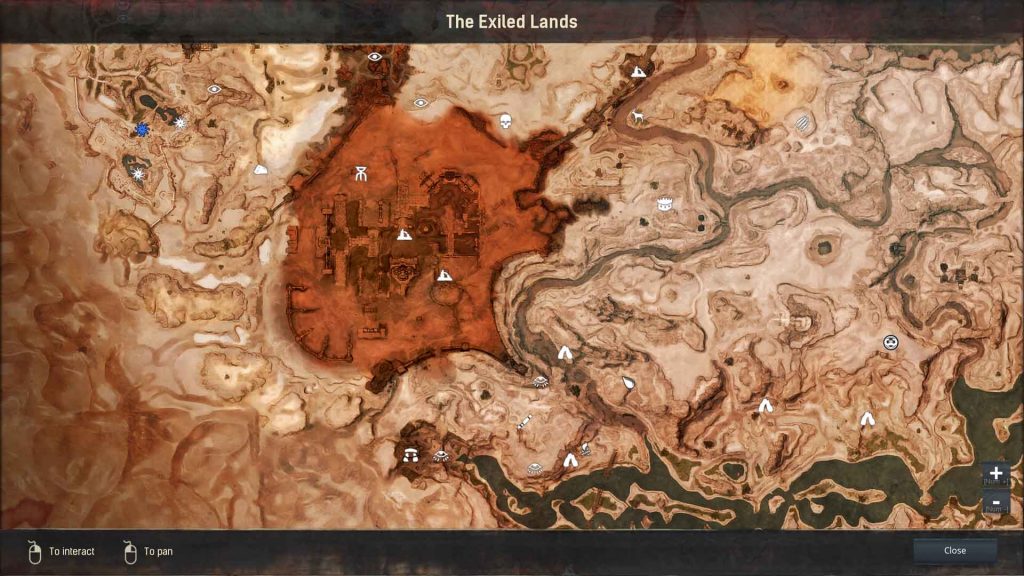Image resolution: width=1024 pixels, height=576 pixels.
Task: Select the stone arch map marker
Action: tap(410, 455)
